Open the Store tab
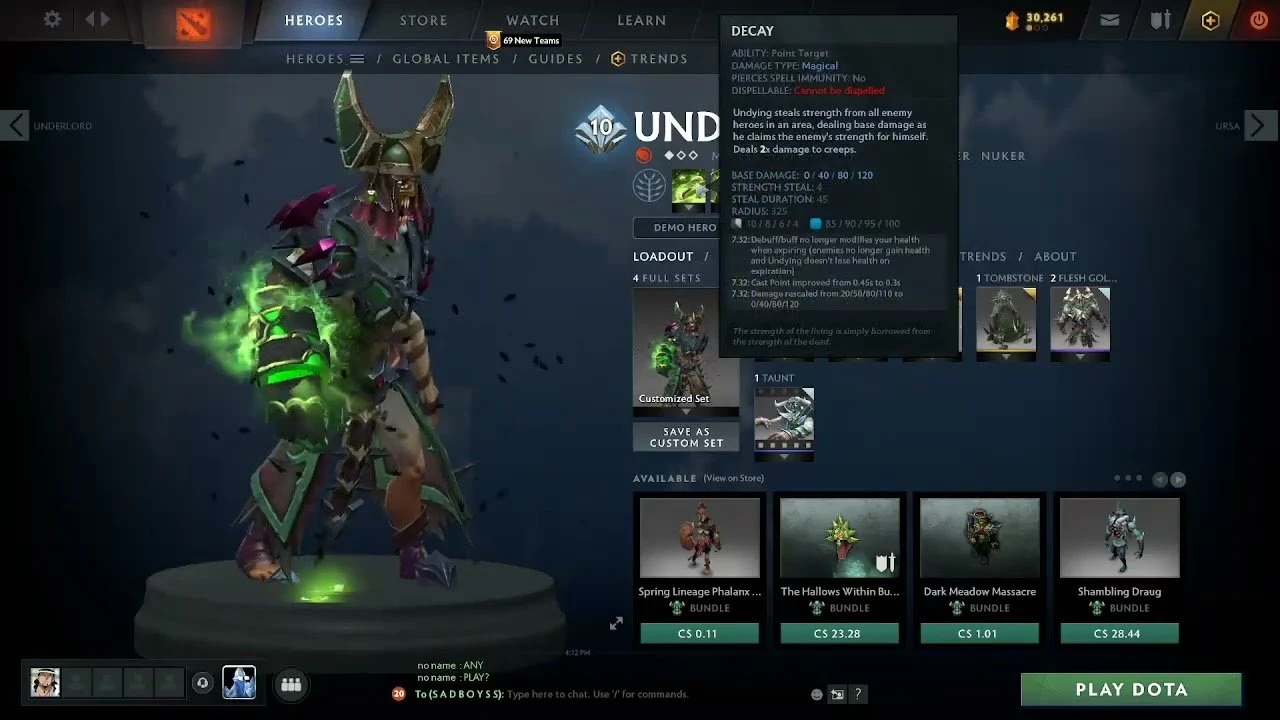The image size is (1280, 720). (424, 20)
